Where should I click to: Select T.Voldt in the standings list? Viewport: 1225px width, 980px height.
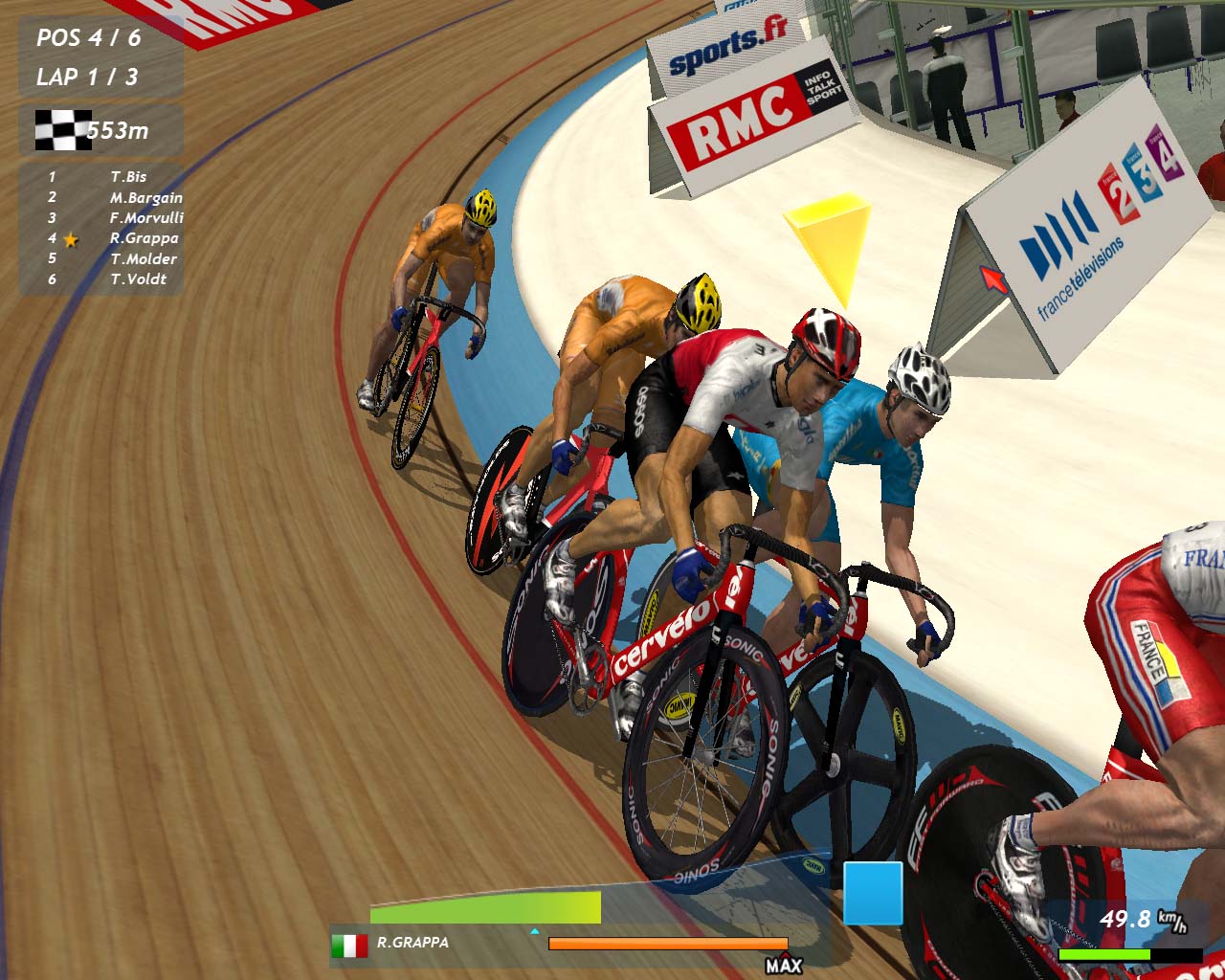click(x=138, y=279)
